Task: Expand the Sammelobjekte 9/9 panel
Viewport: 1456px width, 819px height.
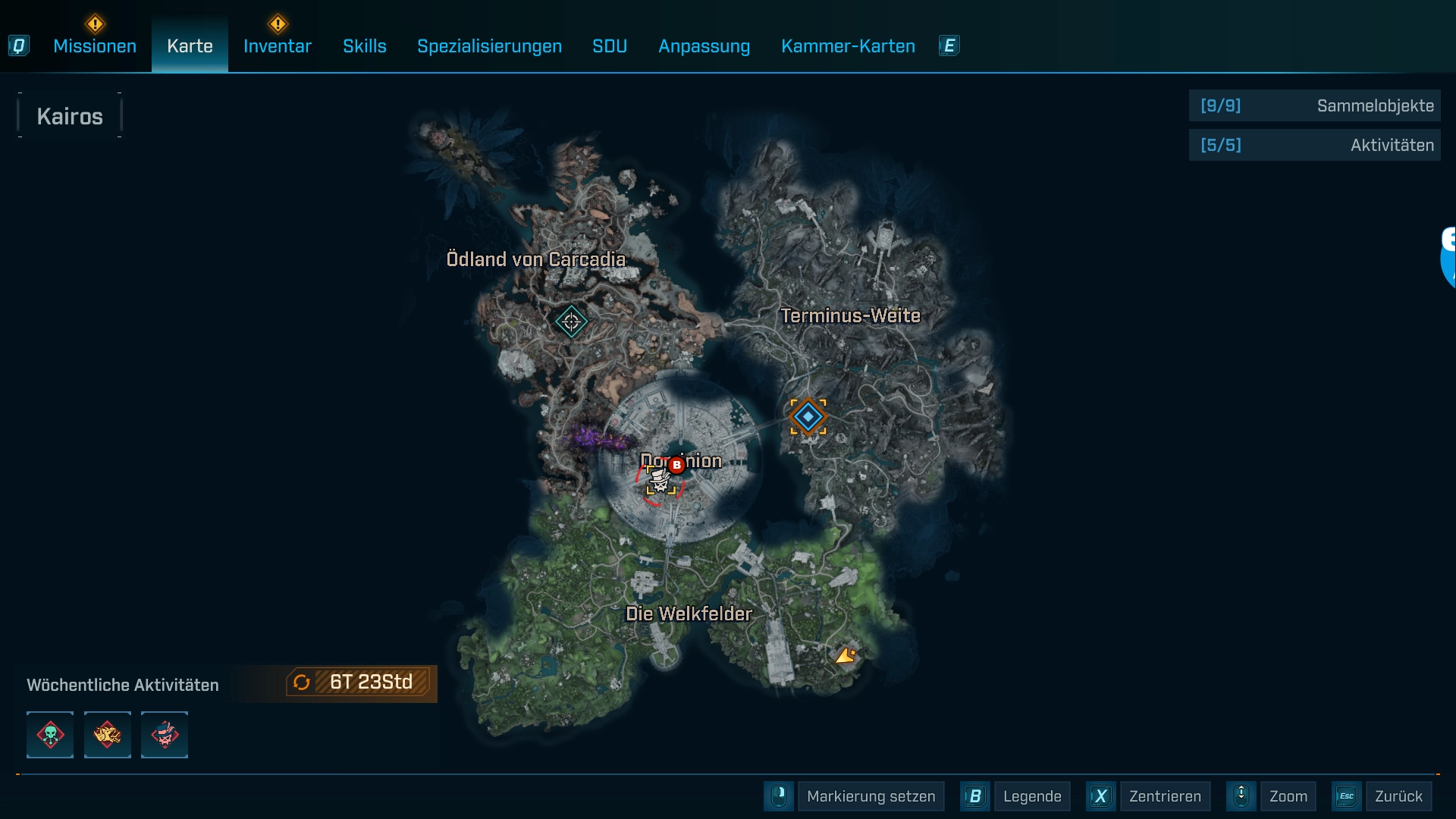Action: pos(1314,106)
